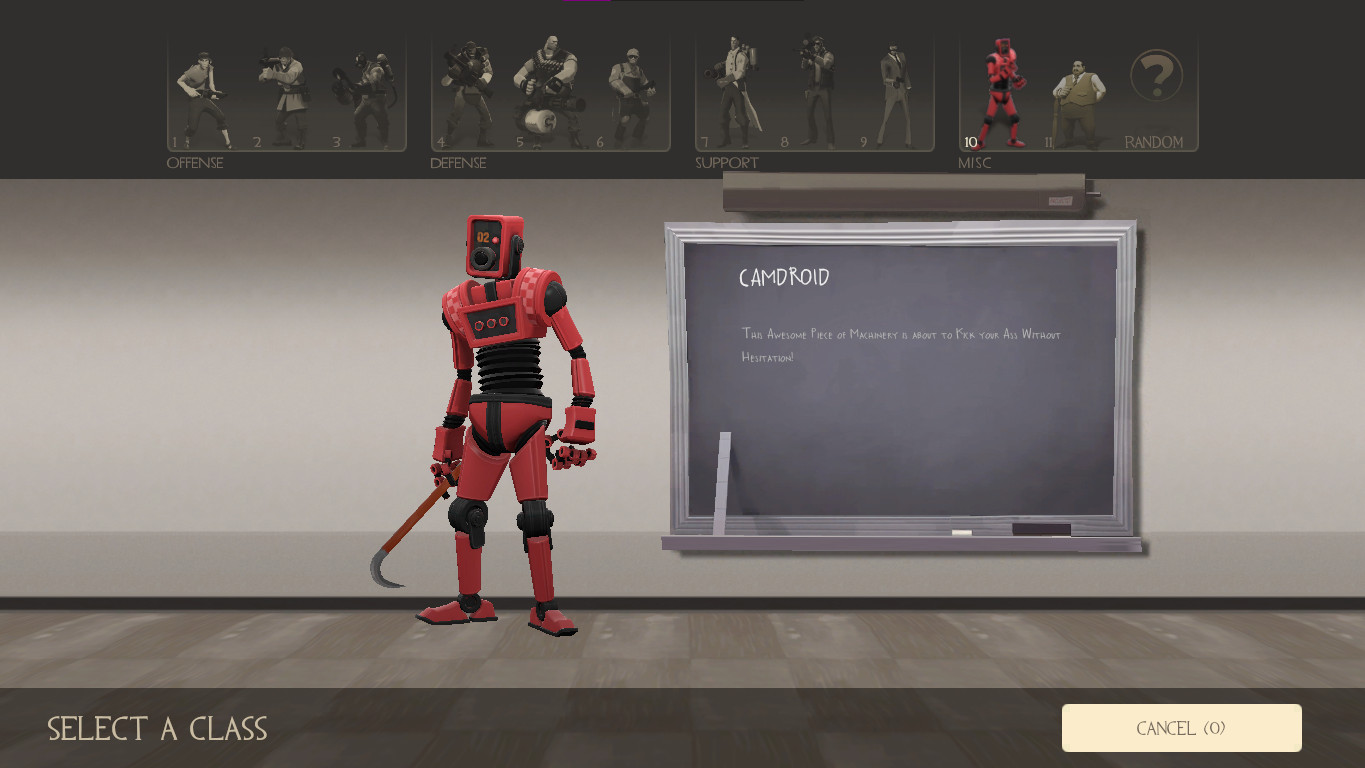
Task: Click the OFFENSE category label
Action: (x=196, y=163)
